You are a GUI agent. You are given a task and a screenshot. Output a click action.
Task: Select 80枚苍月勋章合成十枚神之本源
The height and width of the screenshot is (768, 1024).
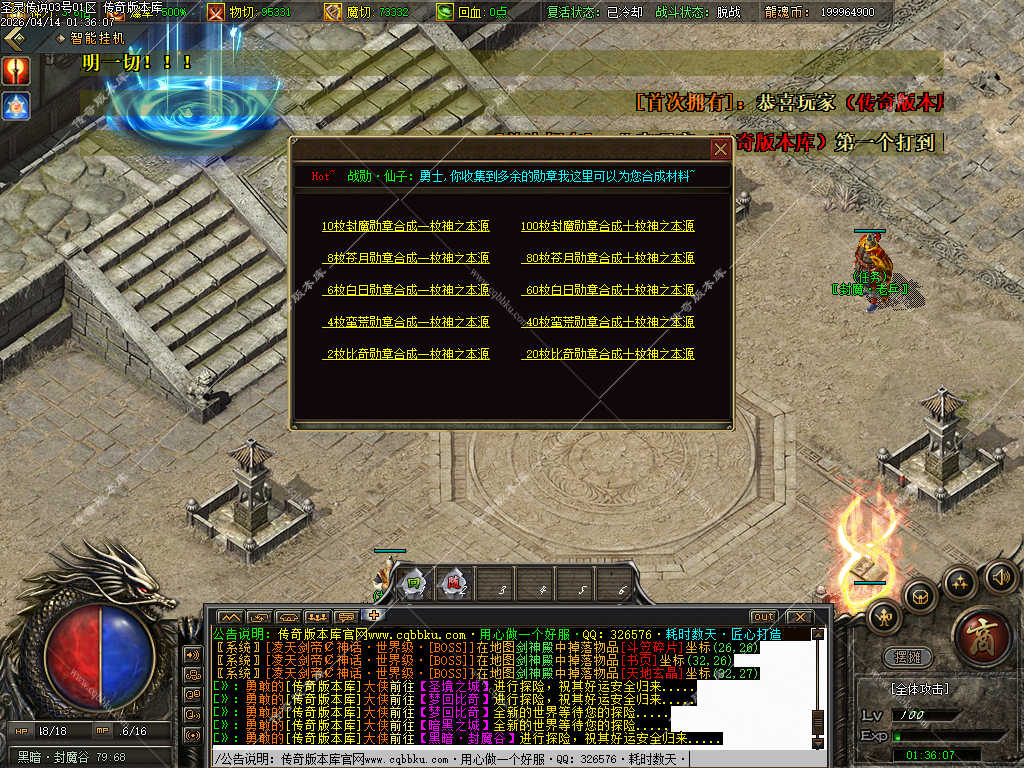pyautogui.click(x=609, y=258)
